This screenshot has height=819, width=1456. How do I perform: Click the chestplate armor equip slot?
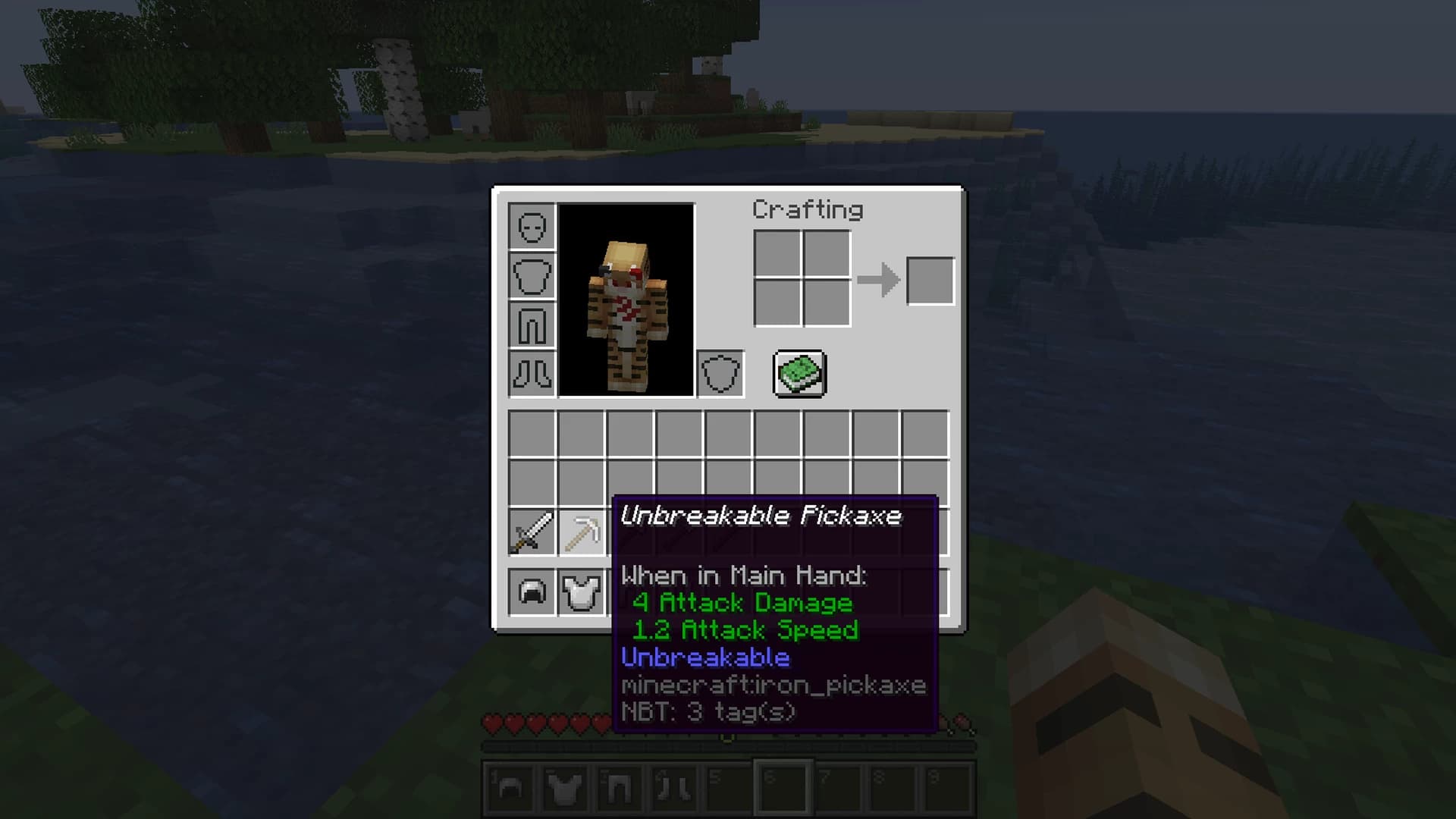tap(531, 277)
